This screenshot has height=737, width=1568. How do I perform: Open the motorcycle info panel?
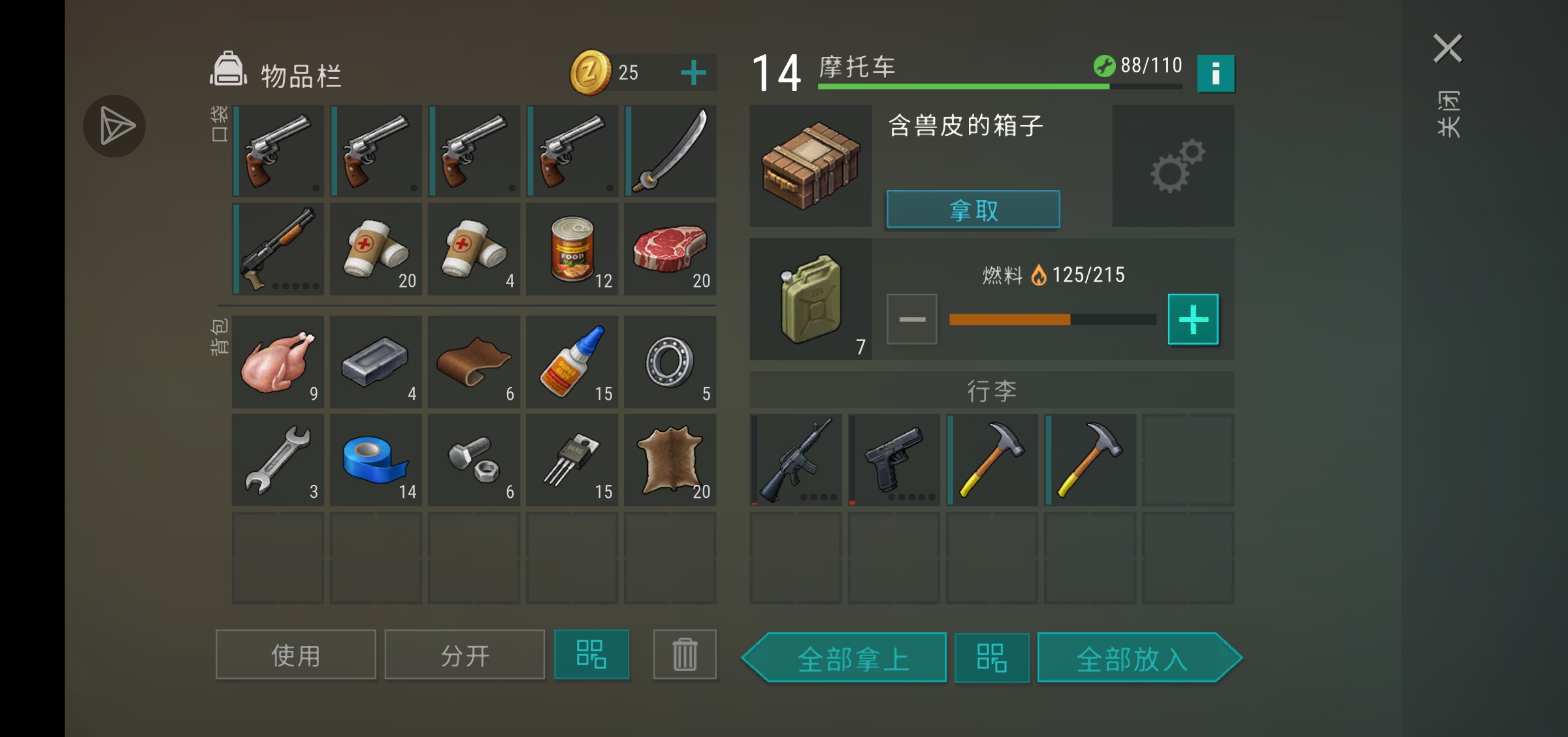(x=1217, y=73)
